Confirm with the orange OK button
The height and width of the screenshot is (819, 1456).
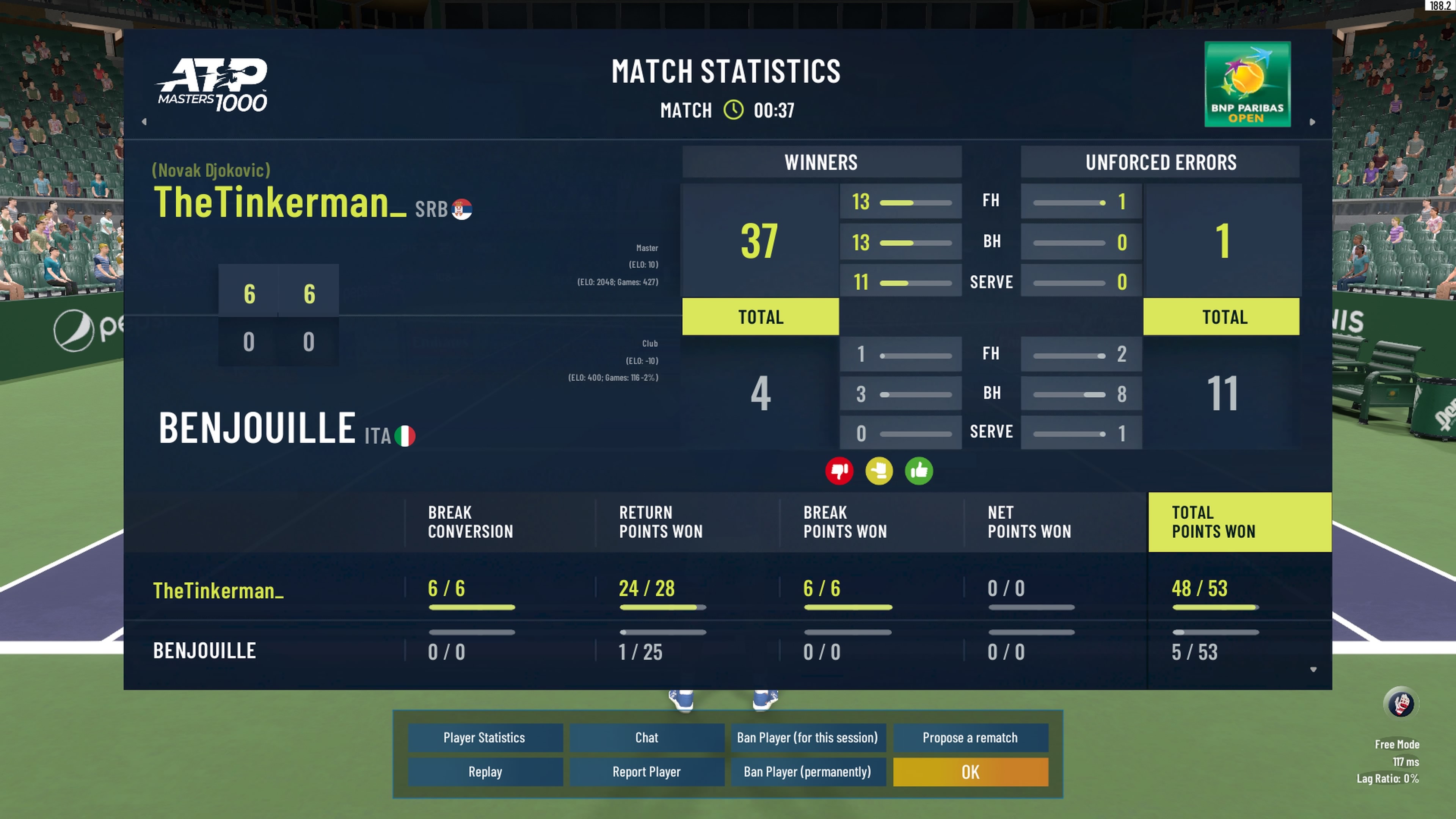pyautogui.click(x=970, y=772)
